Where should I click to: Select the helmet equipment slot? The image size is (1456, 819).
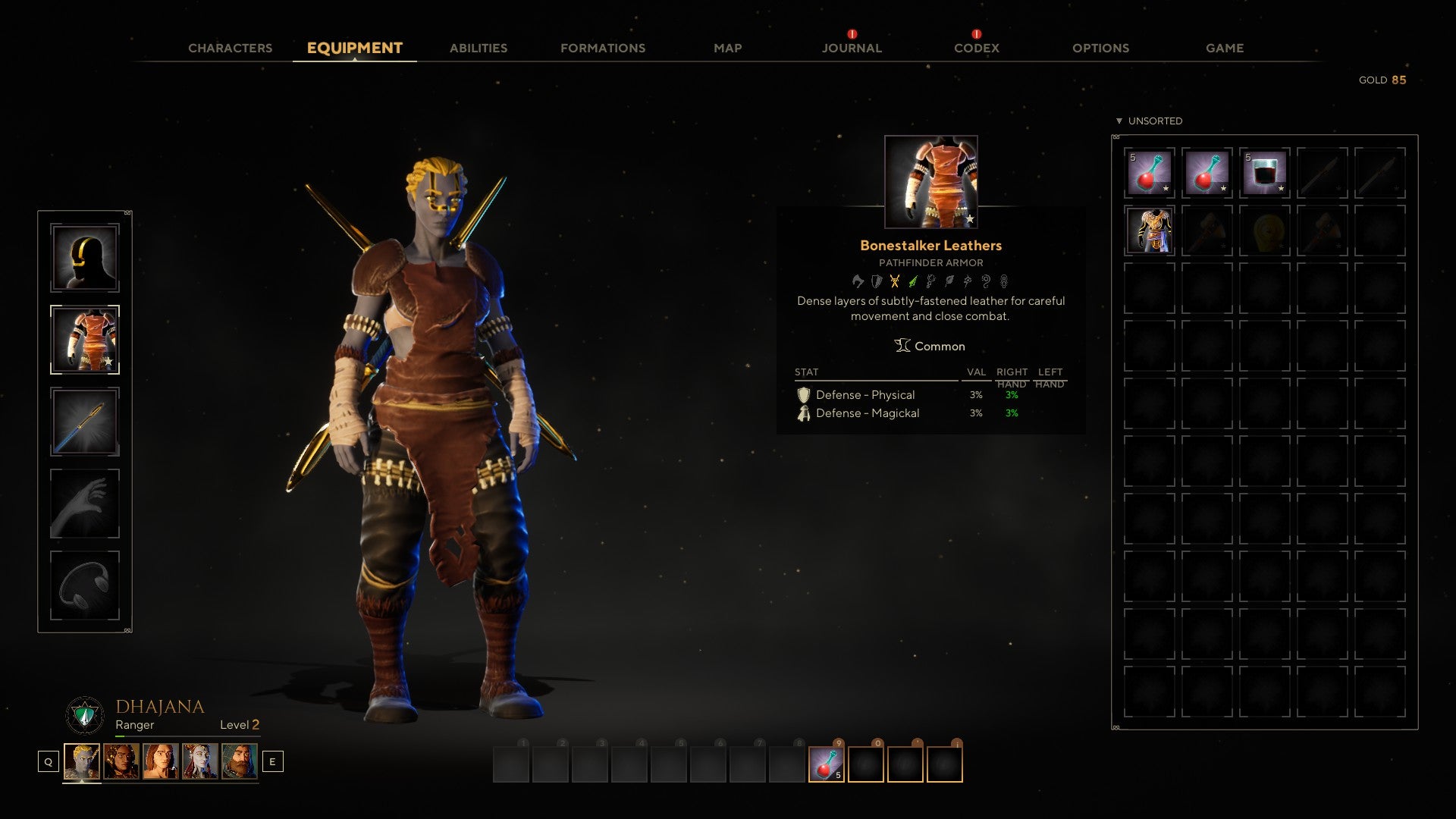coord(85,258)
